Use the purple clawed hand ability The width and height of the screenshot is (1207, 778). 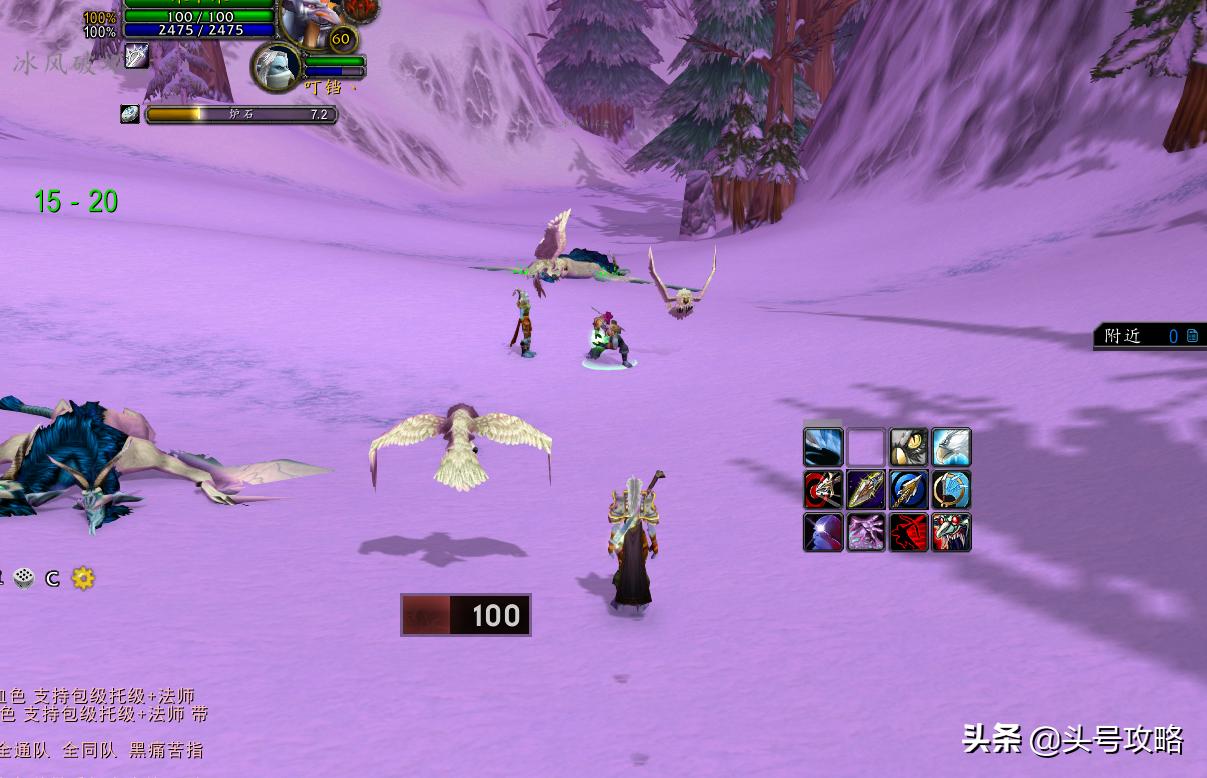point(866,532)
